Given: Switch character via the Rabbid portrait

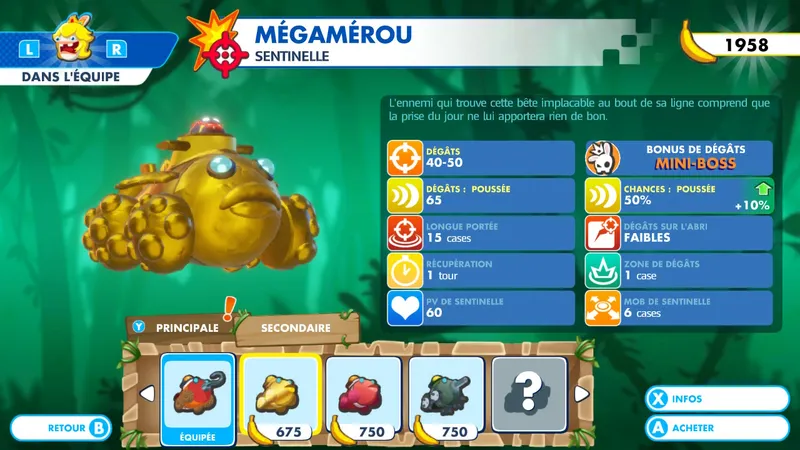Looking at the screenshot, I should [x=74, y=44].
